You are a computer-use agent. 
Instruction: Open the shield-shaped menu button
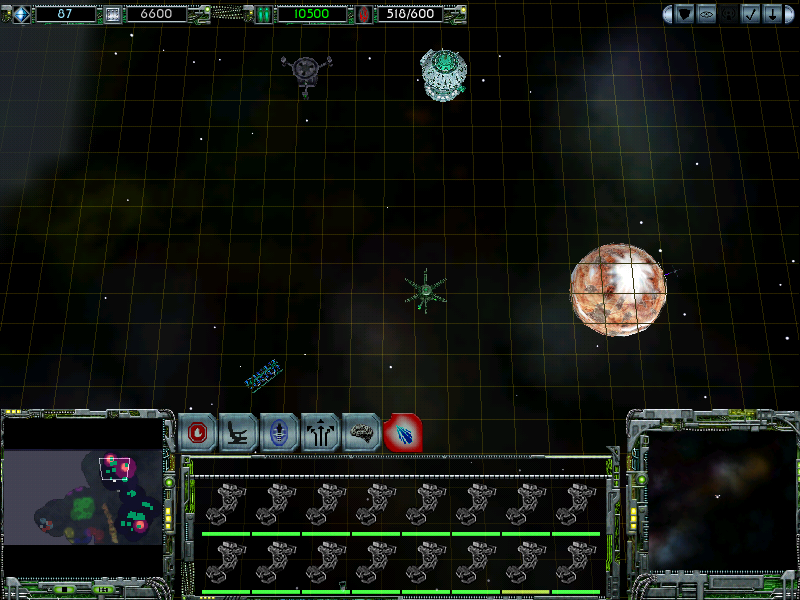click(685, 14)
